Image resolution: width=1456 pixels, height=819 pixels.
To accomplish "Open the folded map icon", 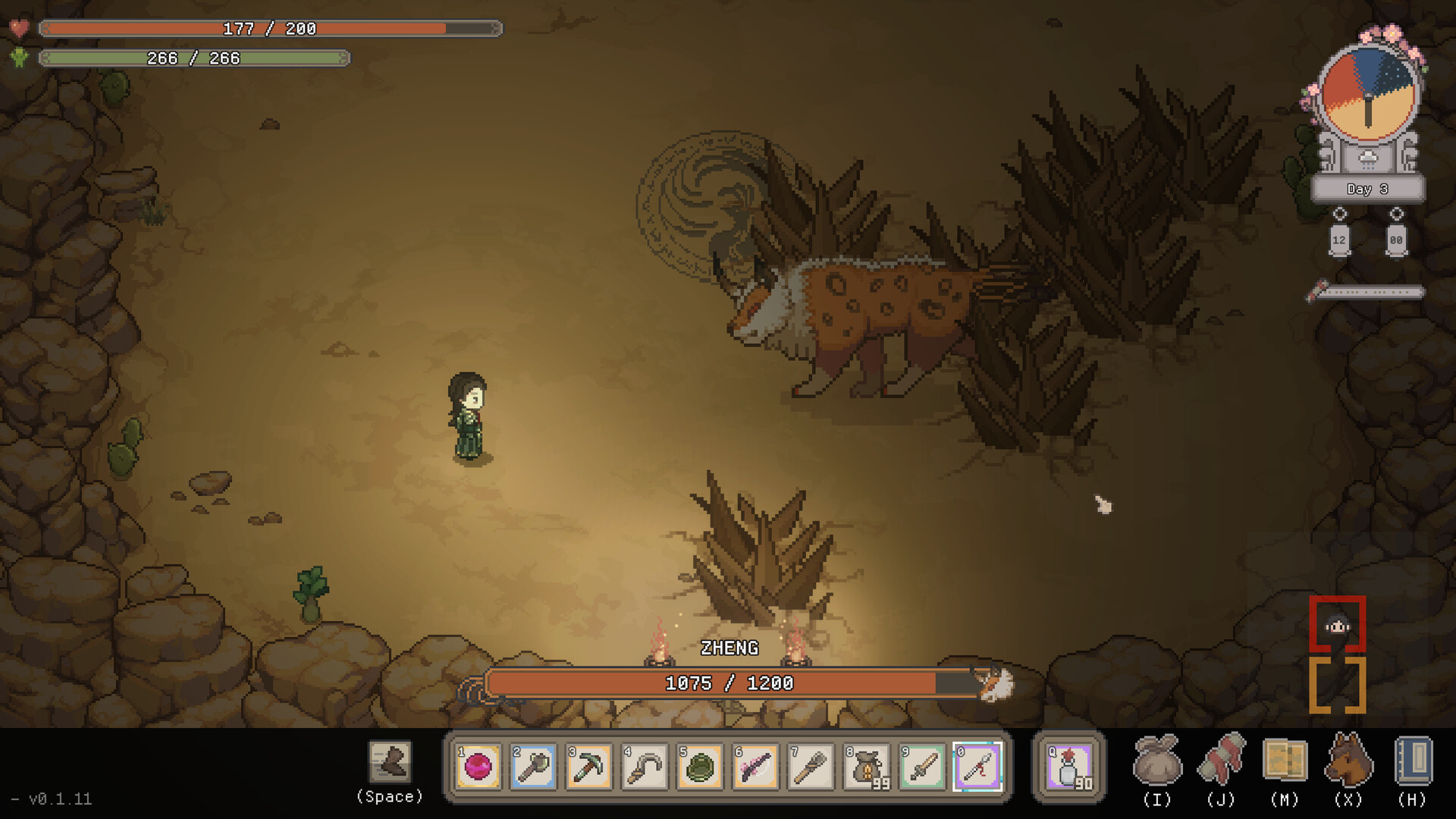I will click(x=1285, y=761).
